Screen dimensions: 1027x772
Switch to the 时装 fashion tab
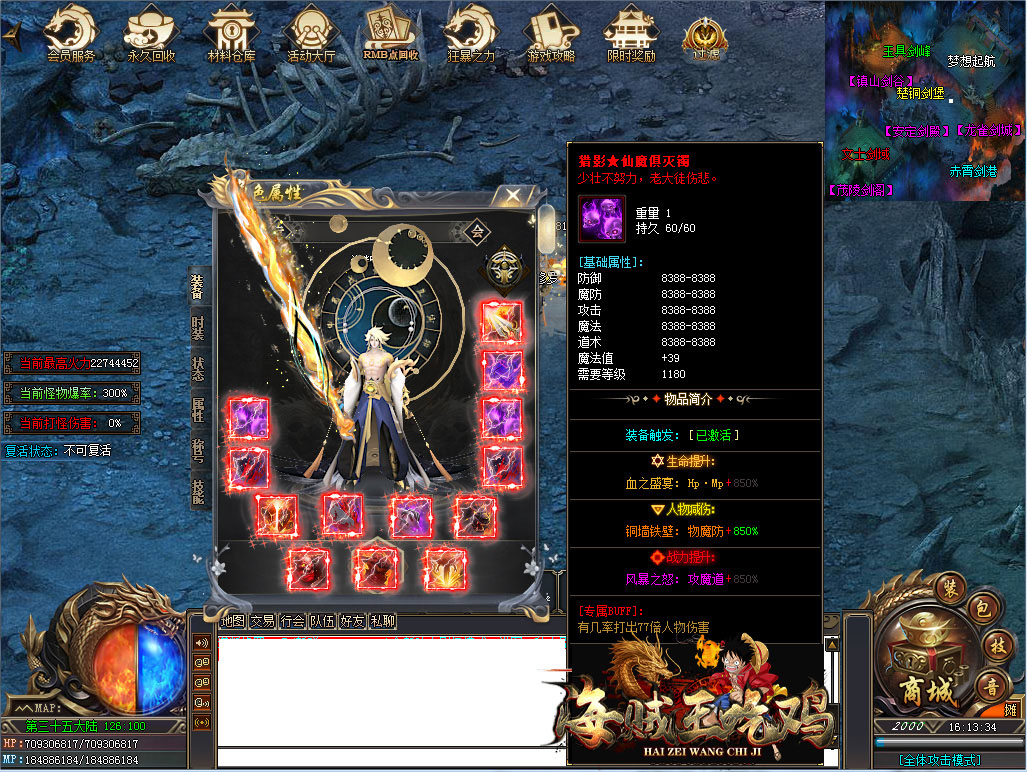[198, 328]
